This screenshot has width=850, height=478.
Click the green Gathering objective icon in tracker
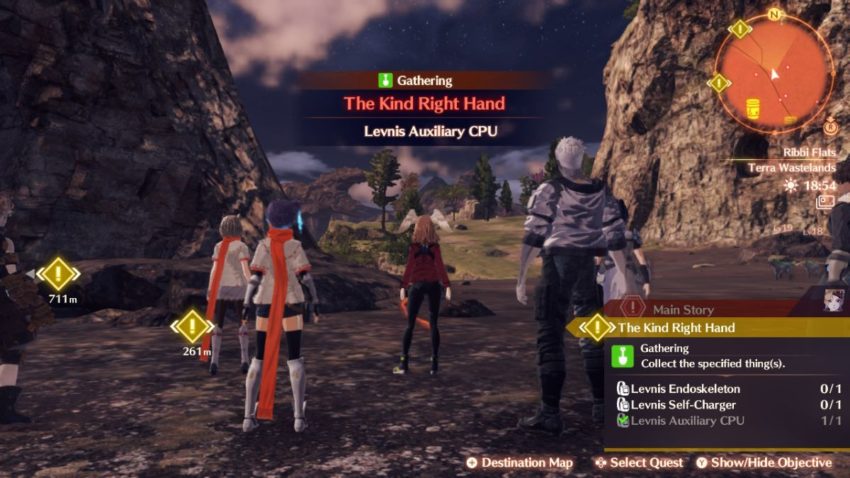click(x=621, y=355)
